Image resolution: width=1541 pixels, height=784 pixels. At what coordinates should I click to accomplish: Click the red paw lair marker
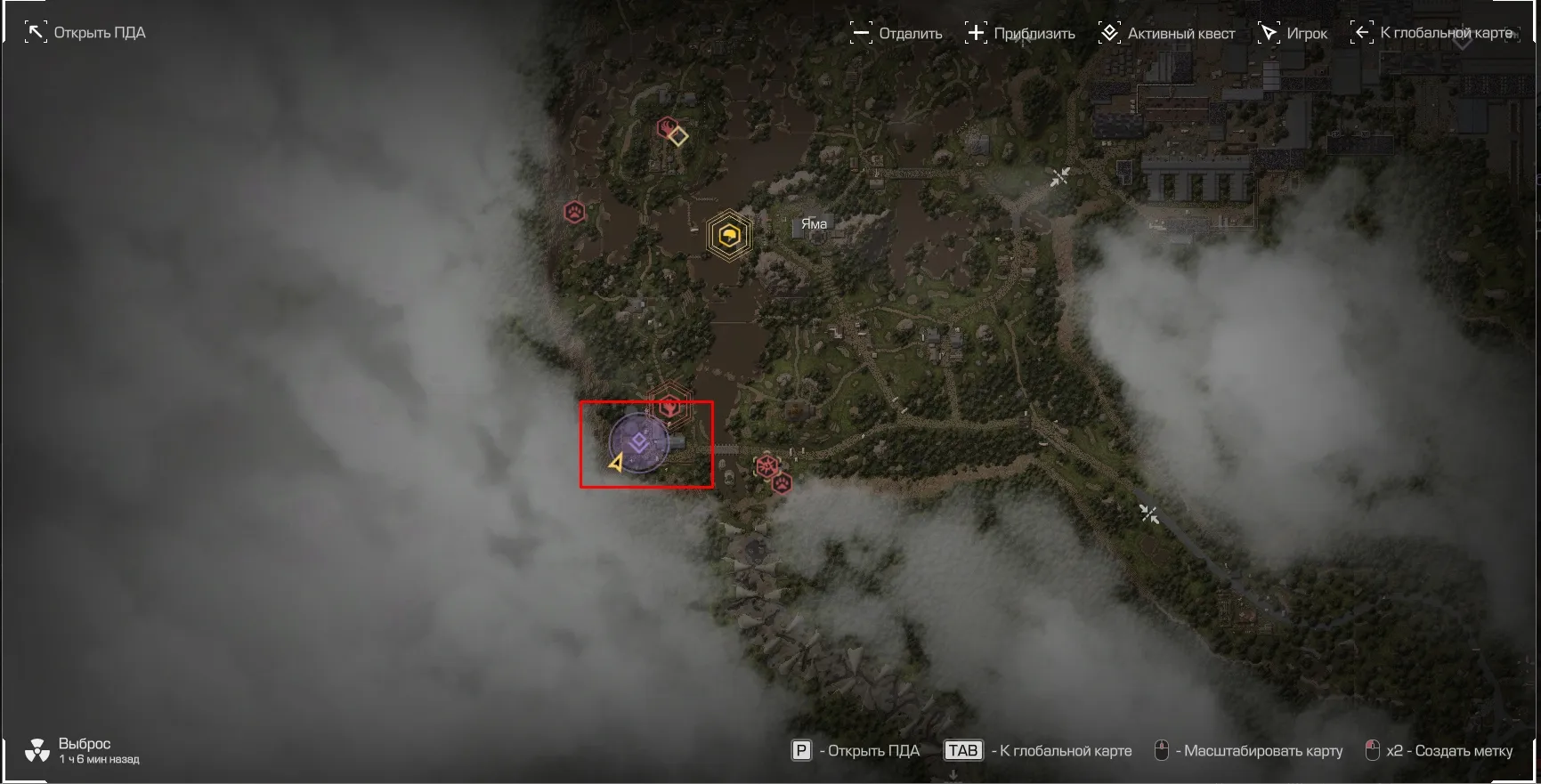pyautogui.click(x=574, y=213)
